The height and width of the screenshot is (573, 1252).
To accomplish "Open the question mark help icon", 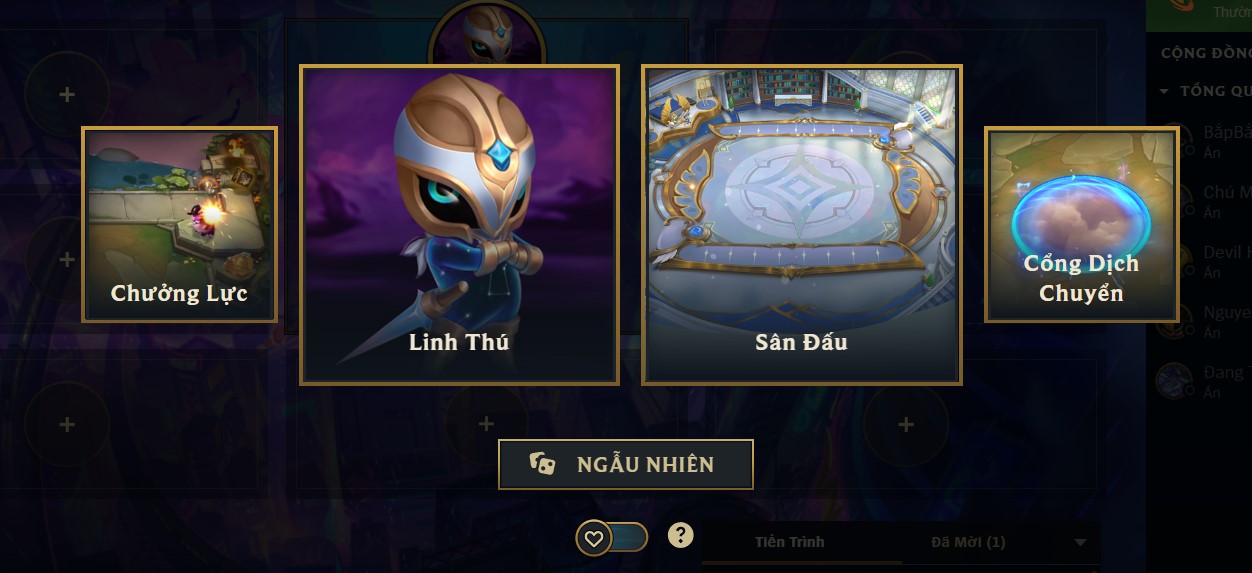I will pos(680,536).
